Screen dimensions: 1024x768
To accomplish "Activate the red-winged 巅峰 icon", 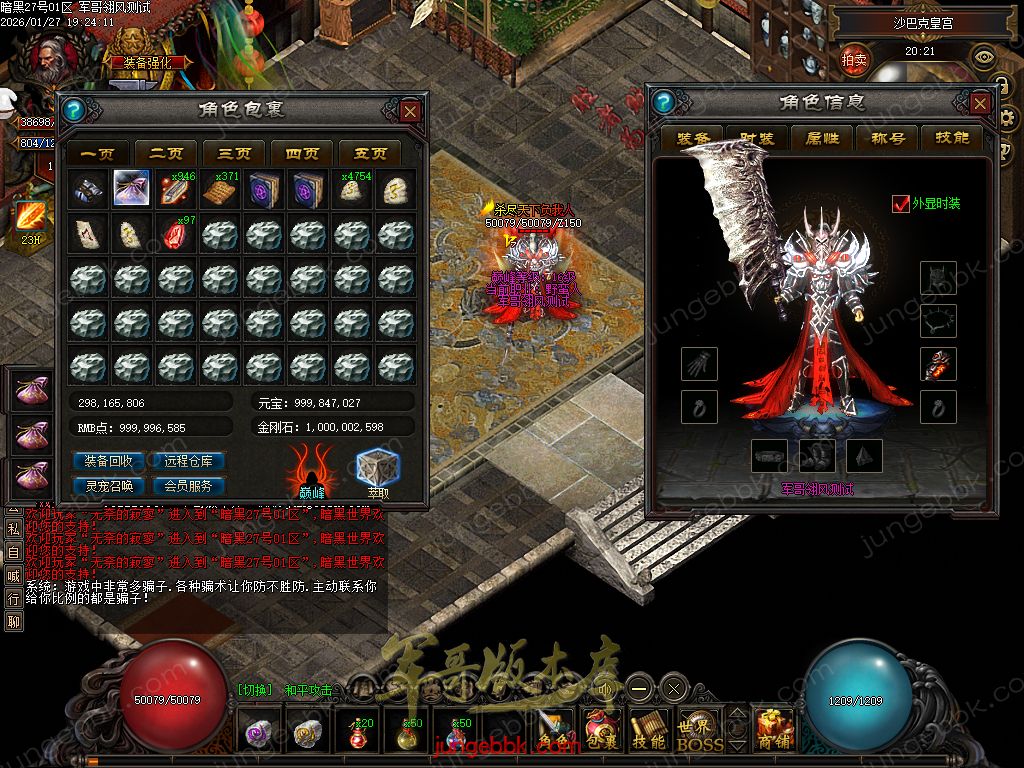I will coord(312,469).
